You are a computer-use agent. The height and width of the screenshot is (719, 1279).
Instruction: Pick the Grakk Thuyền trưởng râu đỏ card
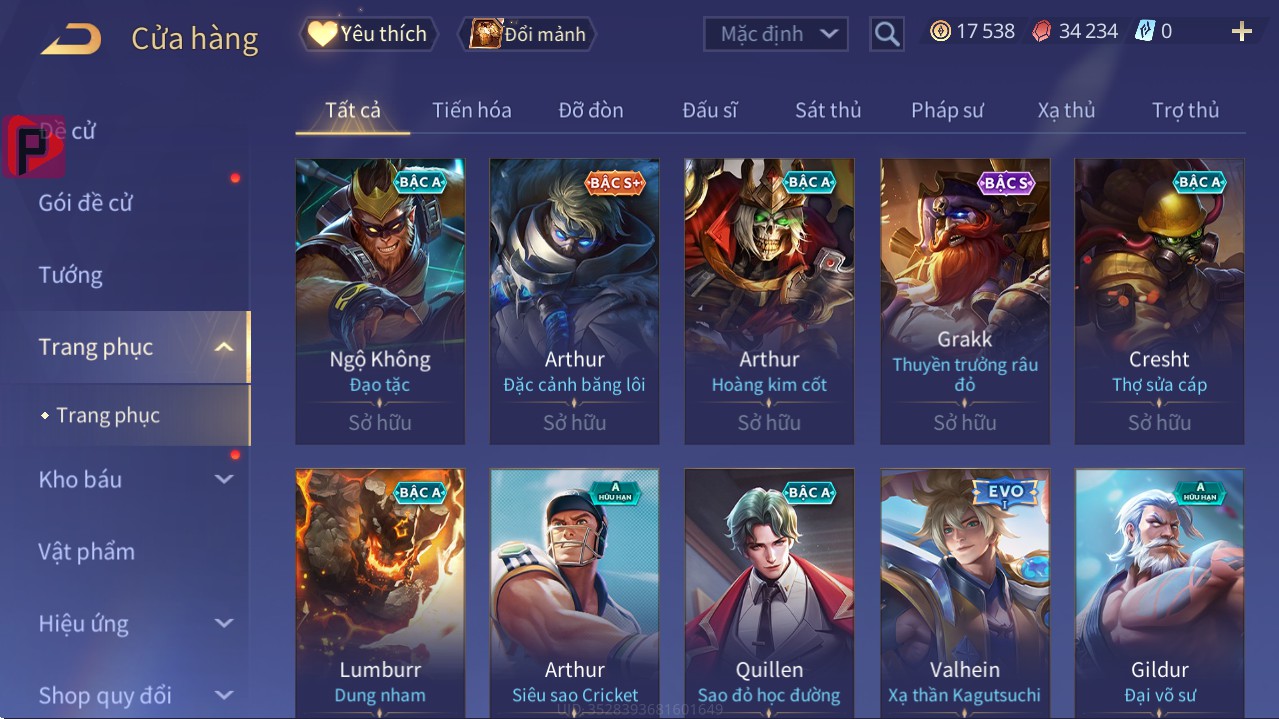pyautogui.click(x=965, y=300)
